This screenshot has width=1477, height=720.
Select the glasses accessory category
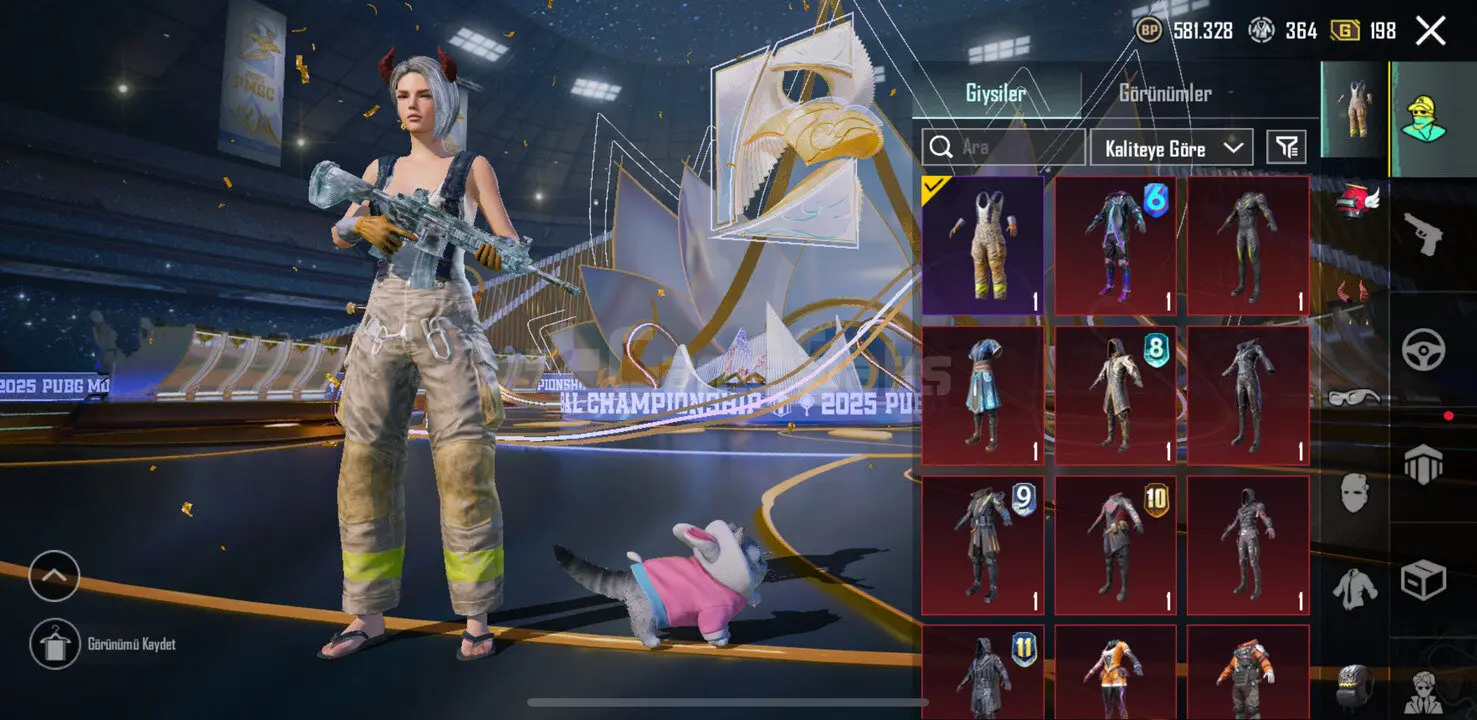pos(1354,397)
